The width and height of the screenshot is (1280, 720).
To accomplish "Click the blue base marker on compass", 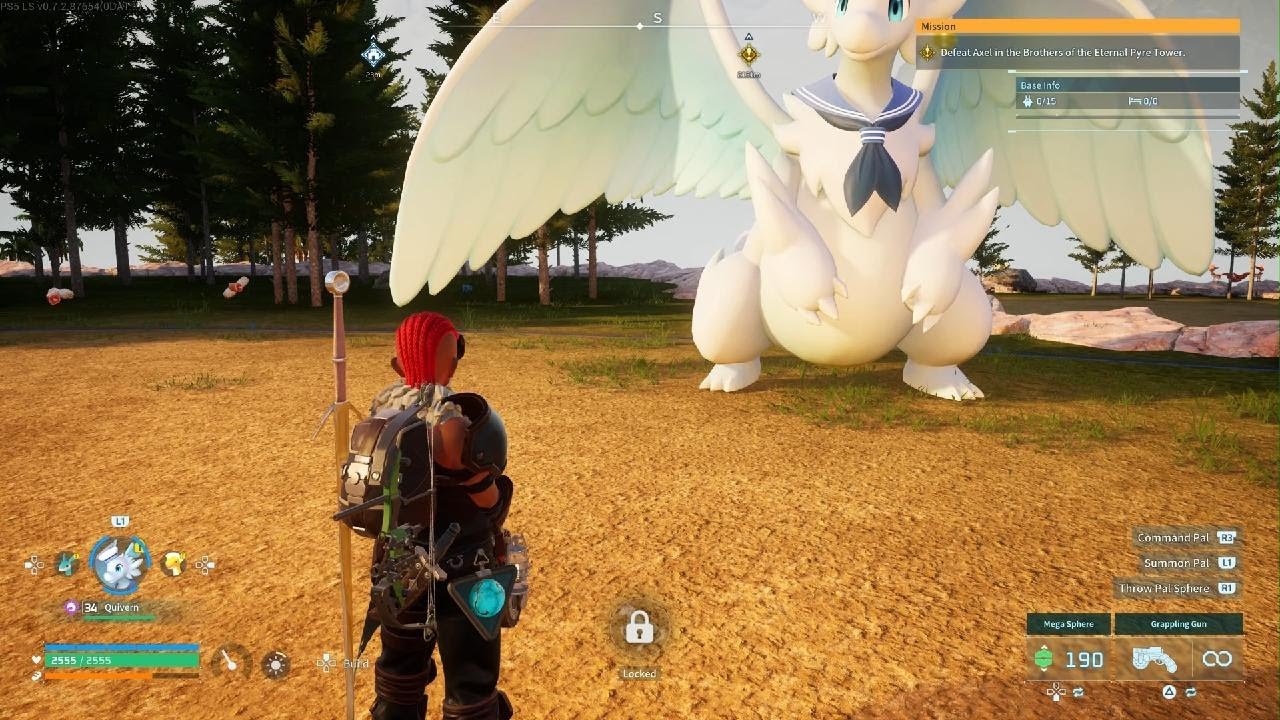I will [x=373, y=54].
